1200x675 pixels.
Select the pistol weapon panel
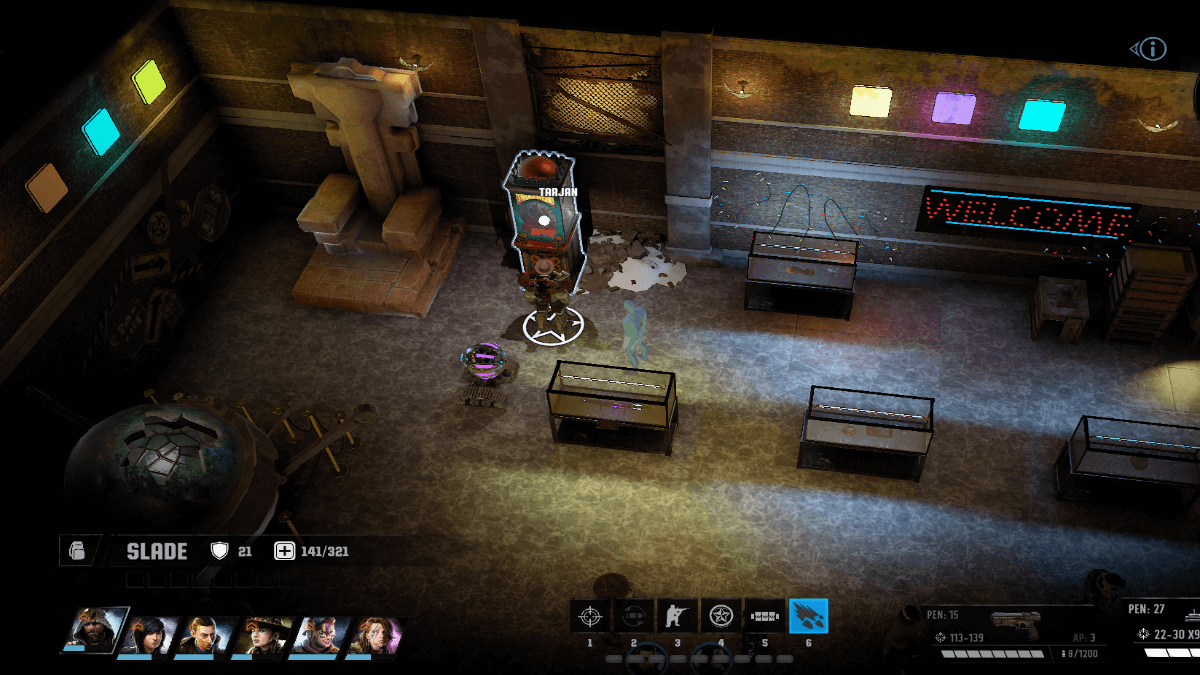1010,630
